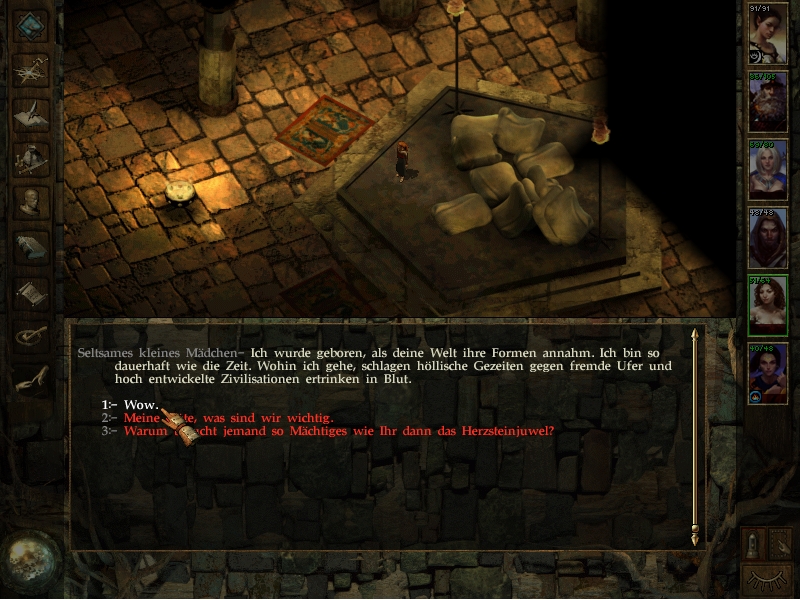Select the red-bearded dwarf party portrait
This screenshot has height=600, width=800.
768,101
